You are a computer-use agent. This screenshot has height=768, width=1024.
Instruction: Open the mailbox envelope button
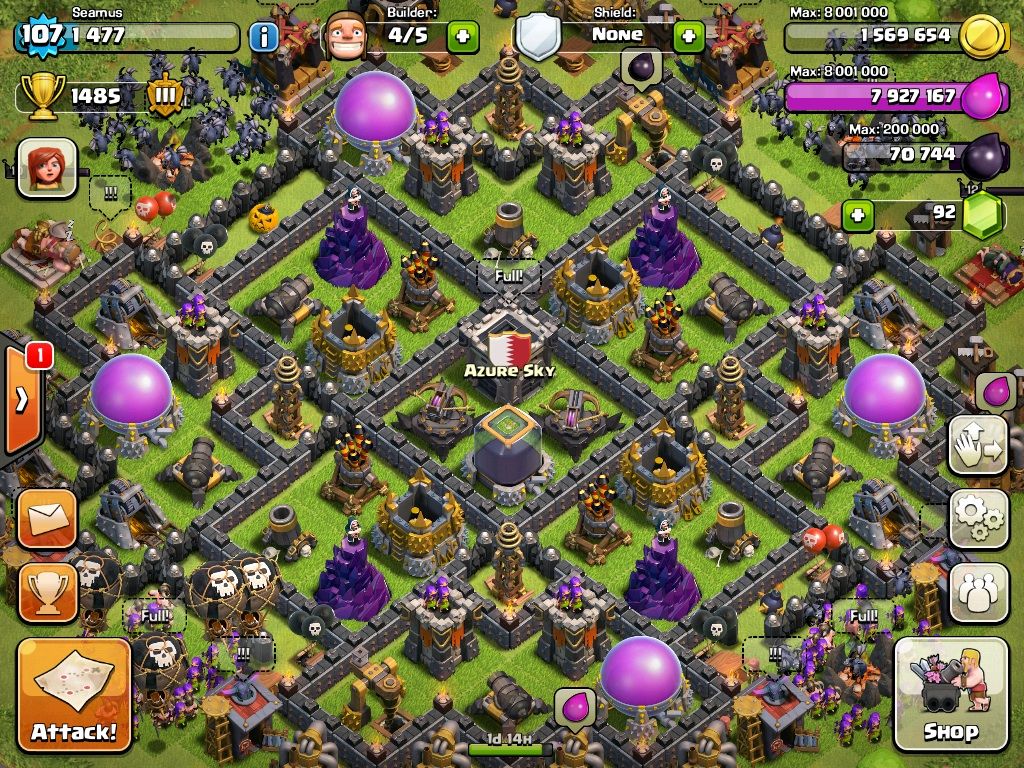(47, 518)
